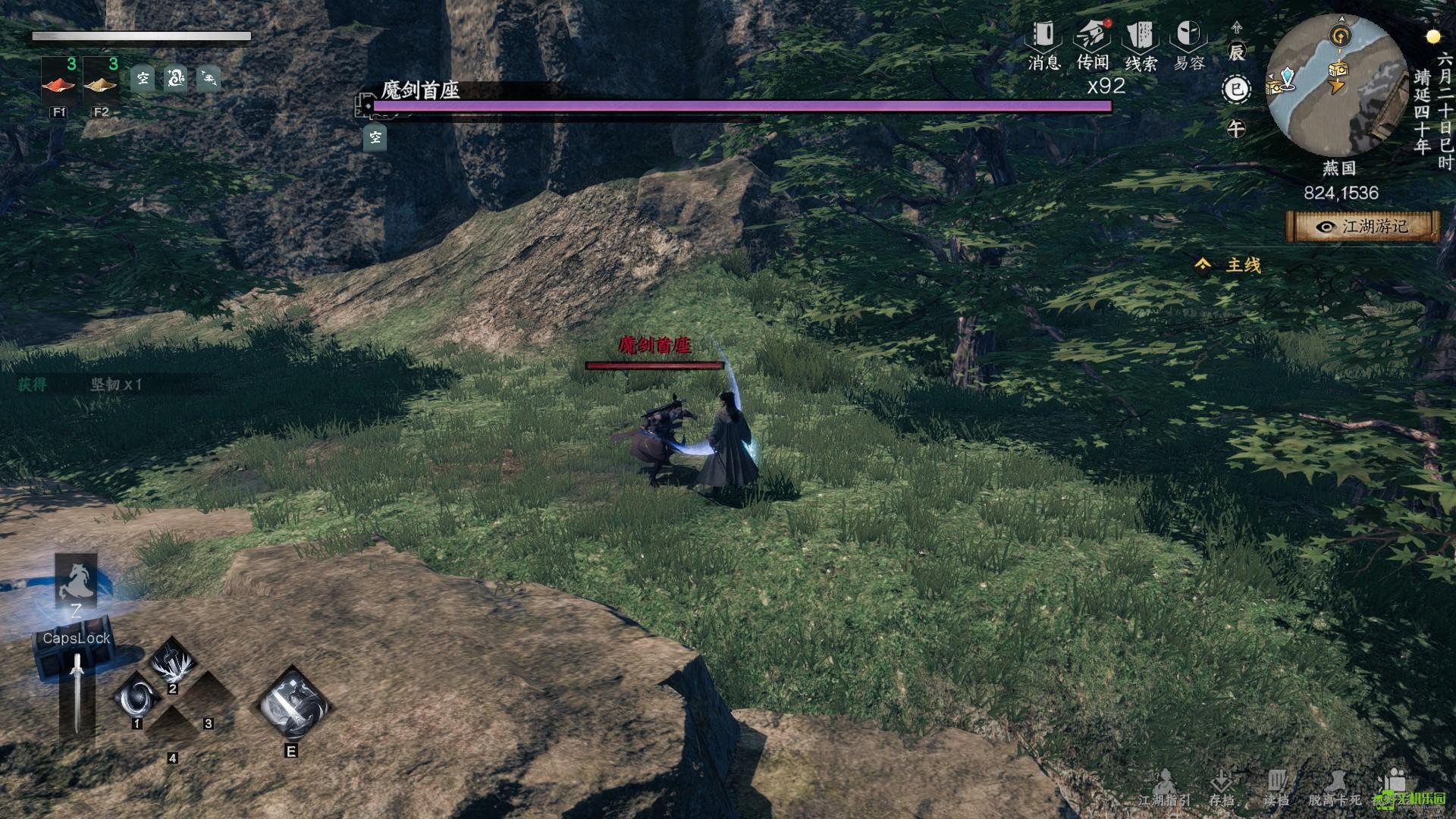The image size is (1456, 819).
Task: Open the 易容 disguise menu
Action: [1188, 44]
